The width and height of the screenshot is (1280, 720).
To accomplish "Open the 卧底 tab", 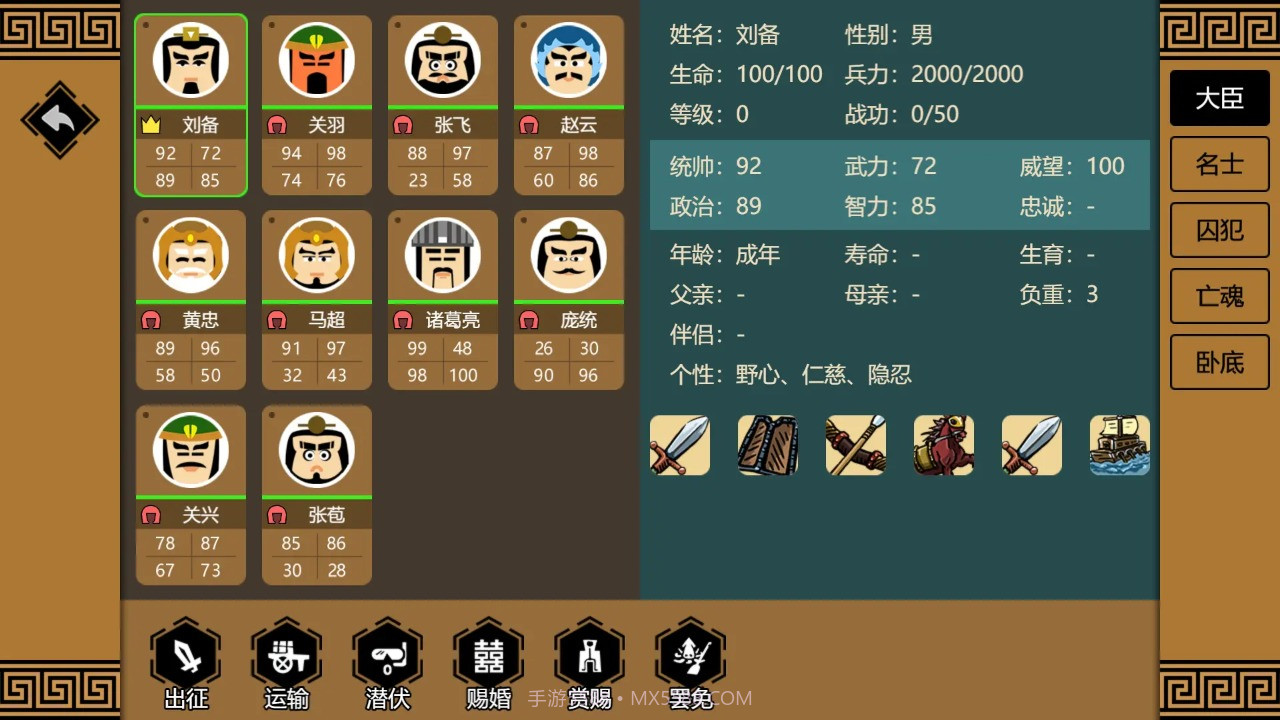I will click(1219, 362).
